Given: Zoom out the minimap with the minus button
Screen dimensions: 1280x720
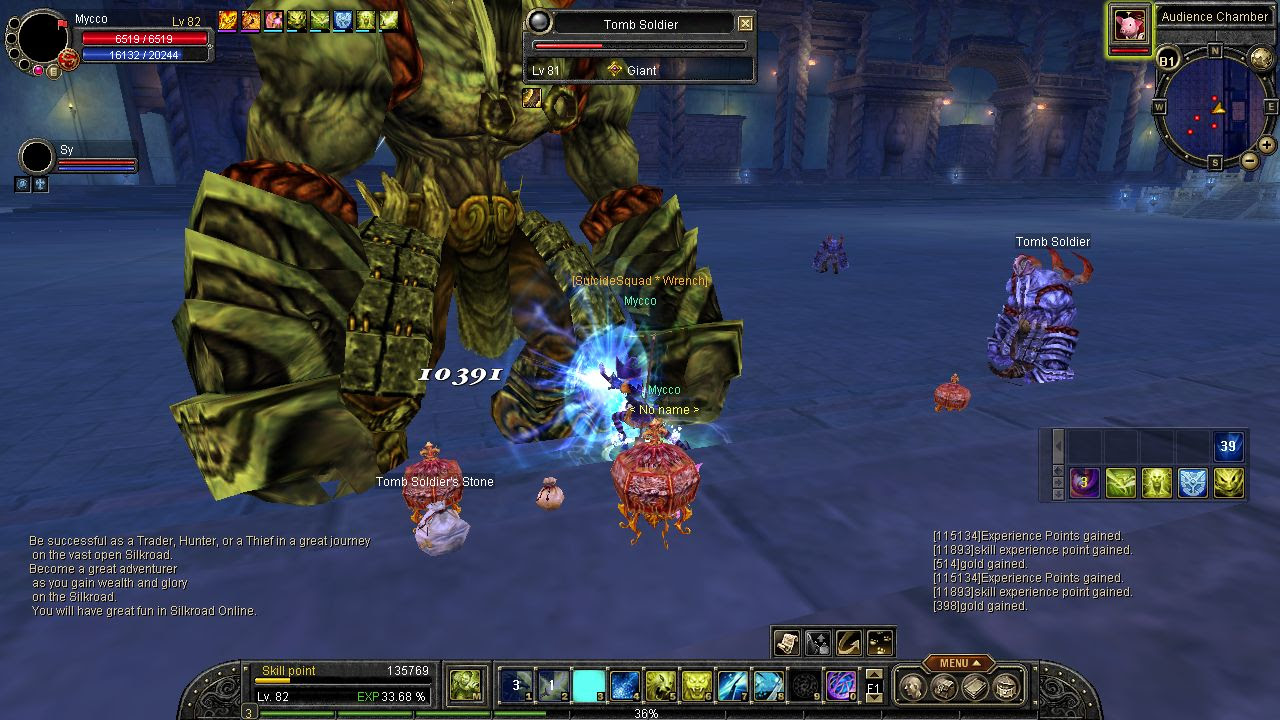Looking at the screenshot, I should [1250, 160].
